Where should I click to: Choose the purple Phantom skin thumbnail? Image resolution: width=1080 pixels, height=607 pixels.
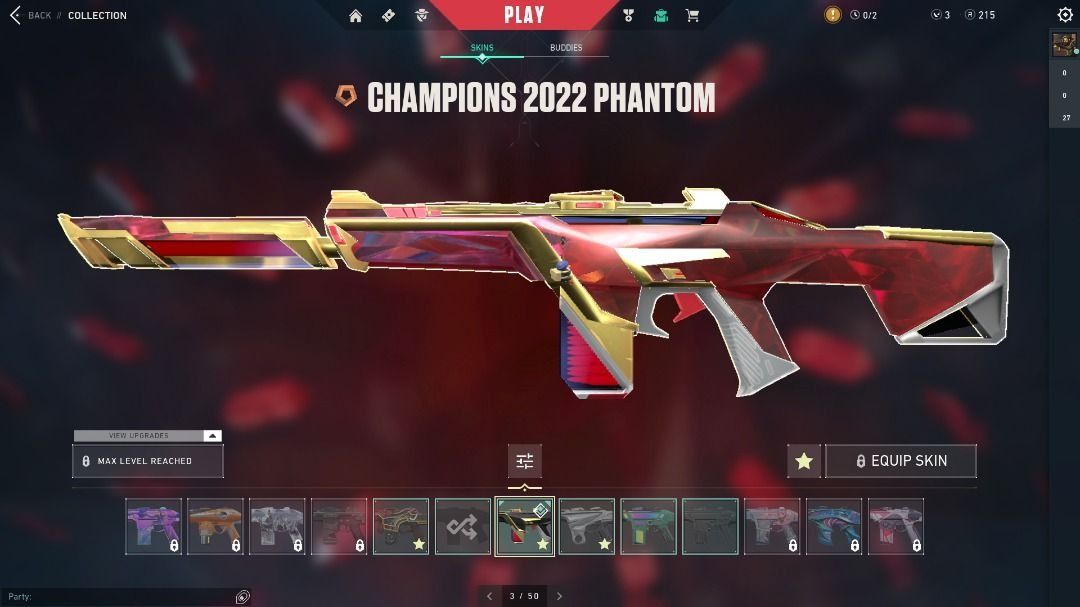[x=154, y=526]
